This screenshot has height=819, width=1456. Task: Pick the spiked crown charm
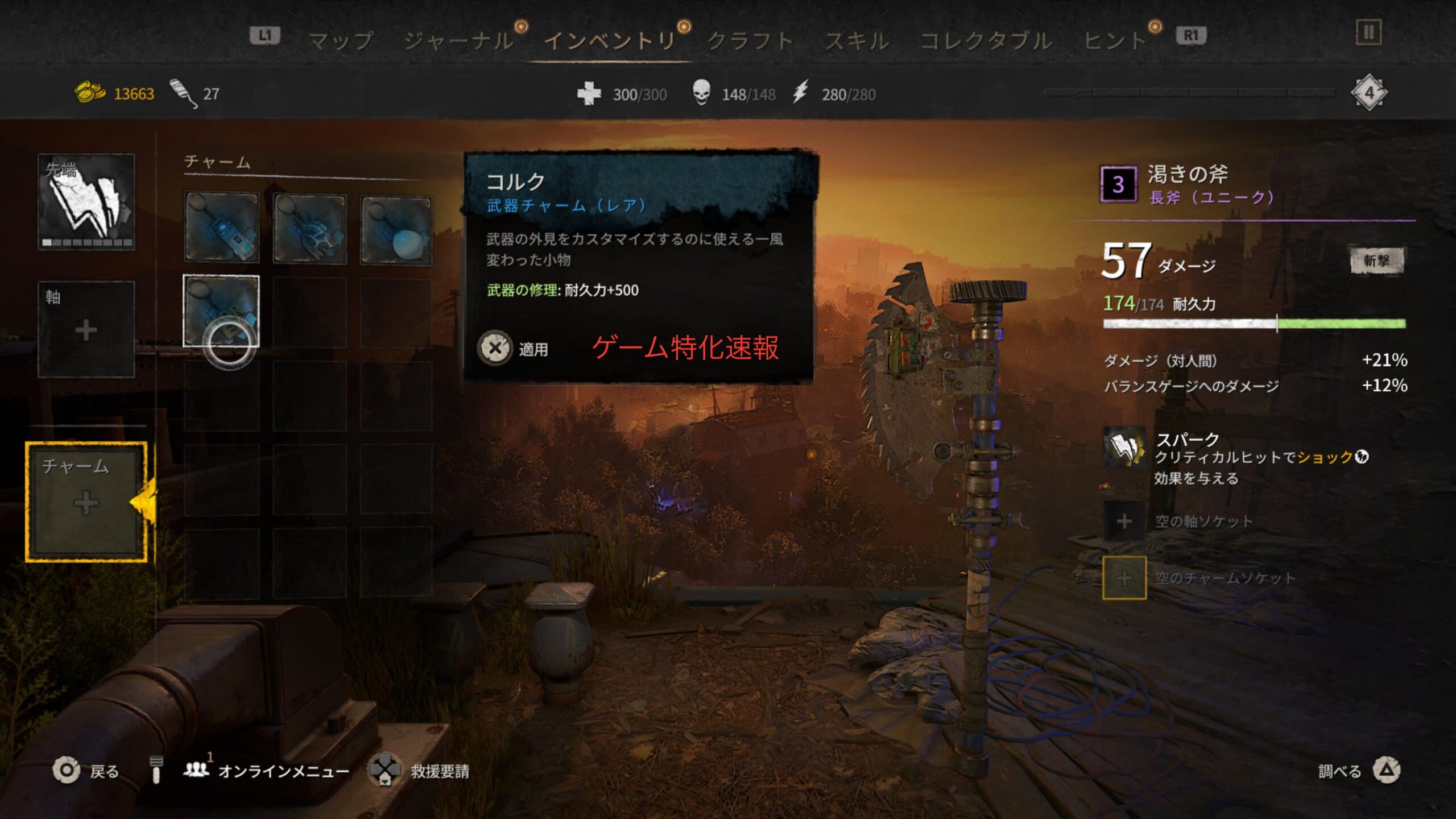click(309, 229)
